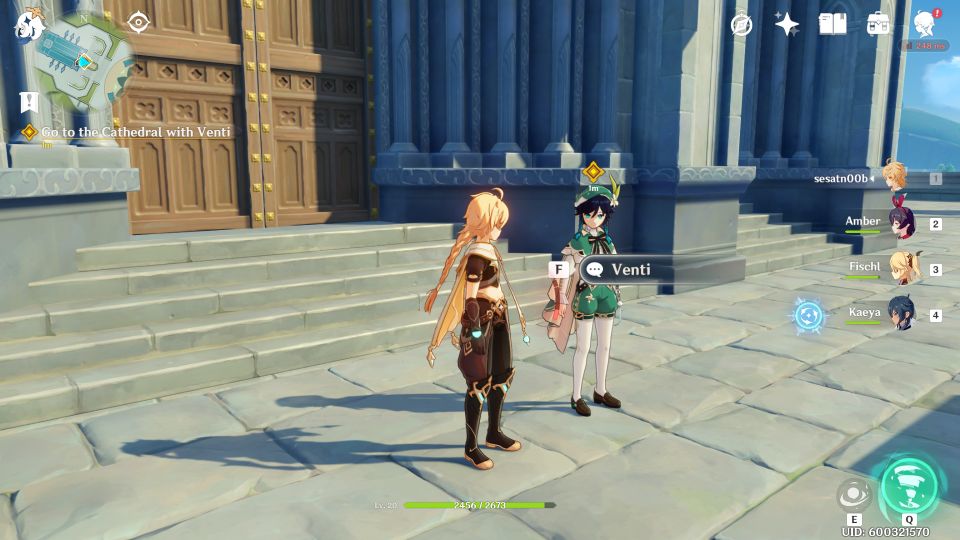Open the Paimon menu icon
This screenshot has height=540, width=960.
29,25
